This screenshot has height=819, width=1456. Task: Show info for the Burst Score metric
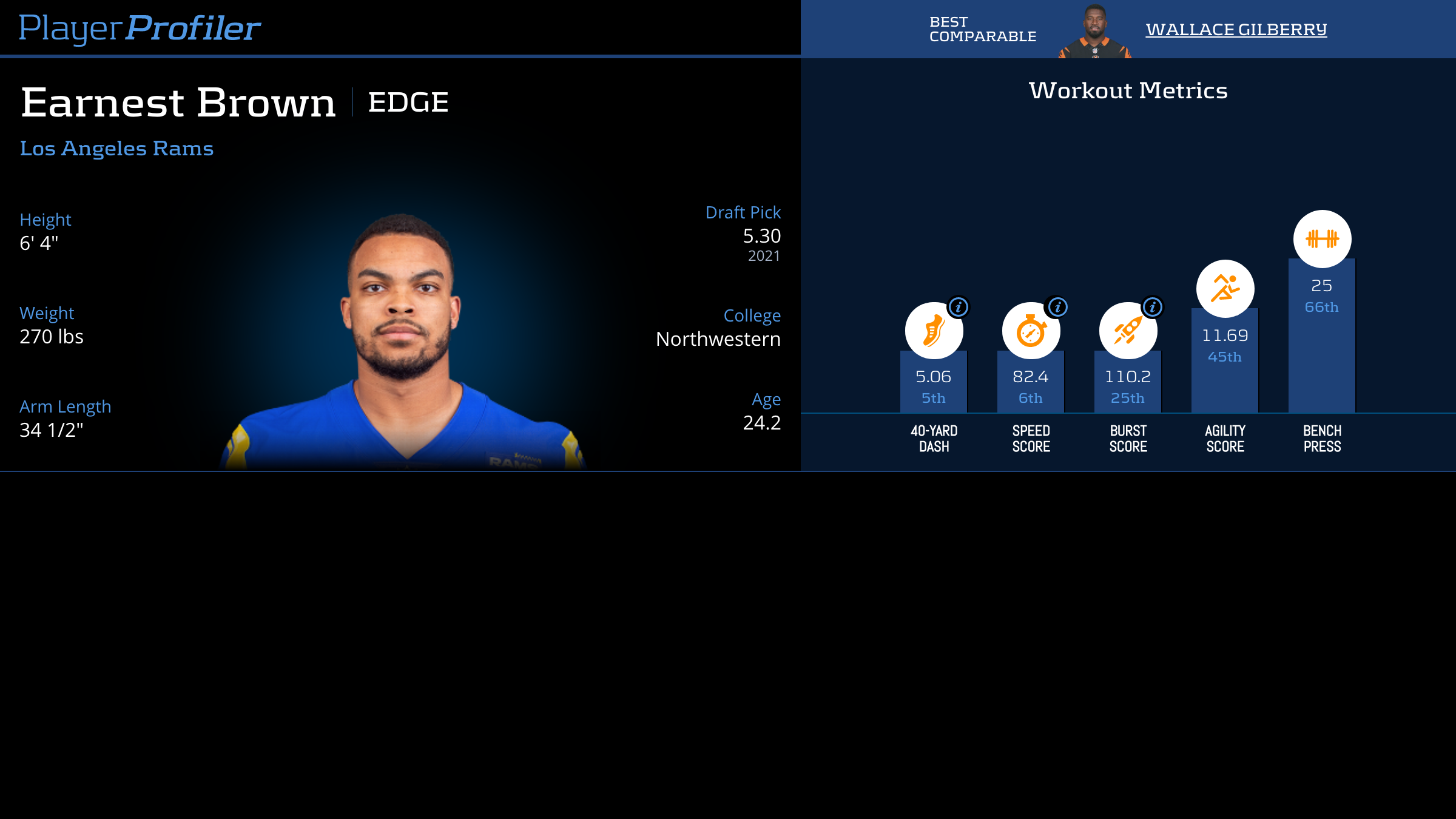1153,307
